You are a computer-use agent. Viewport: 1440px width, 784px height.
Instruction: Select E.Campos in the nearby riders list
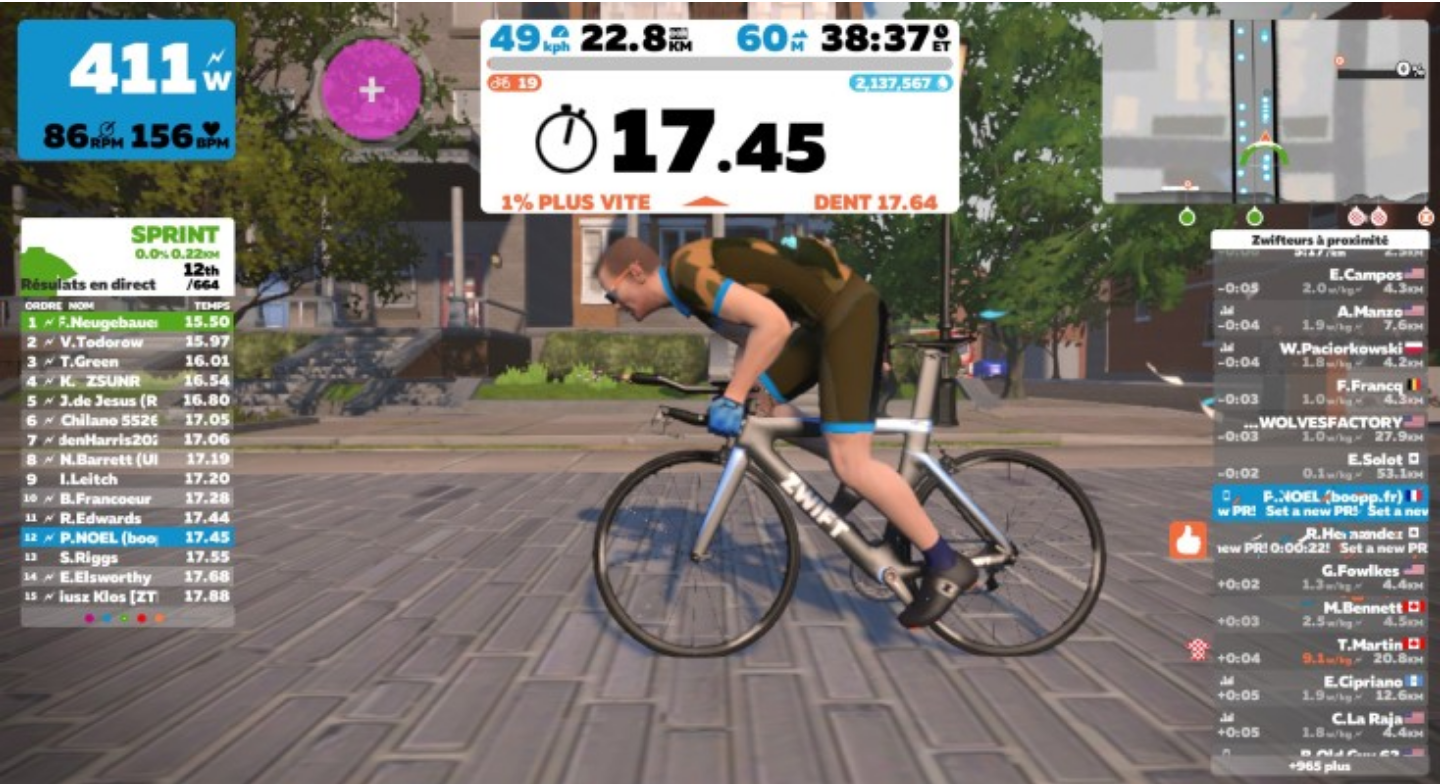click(1319, 281)
